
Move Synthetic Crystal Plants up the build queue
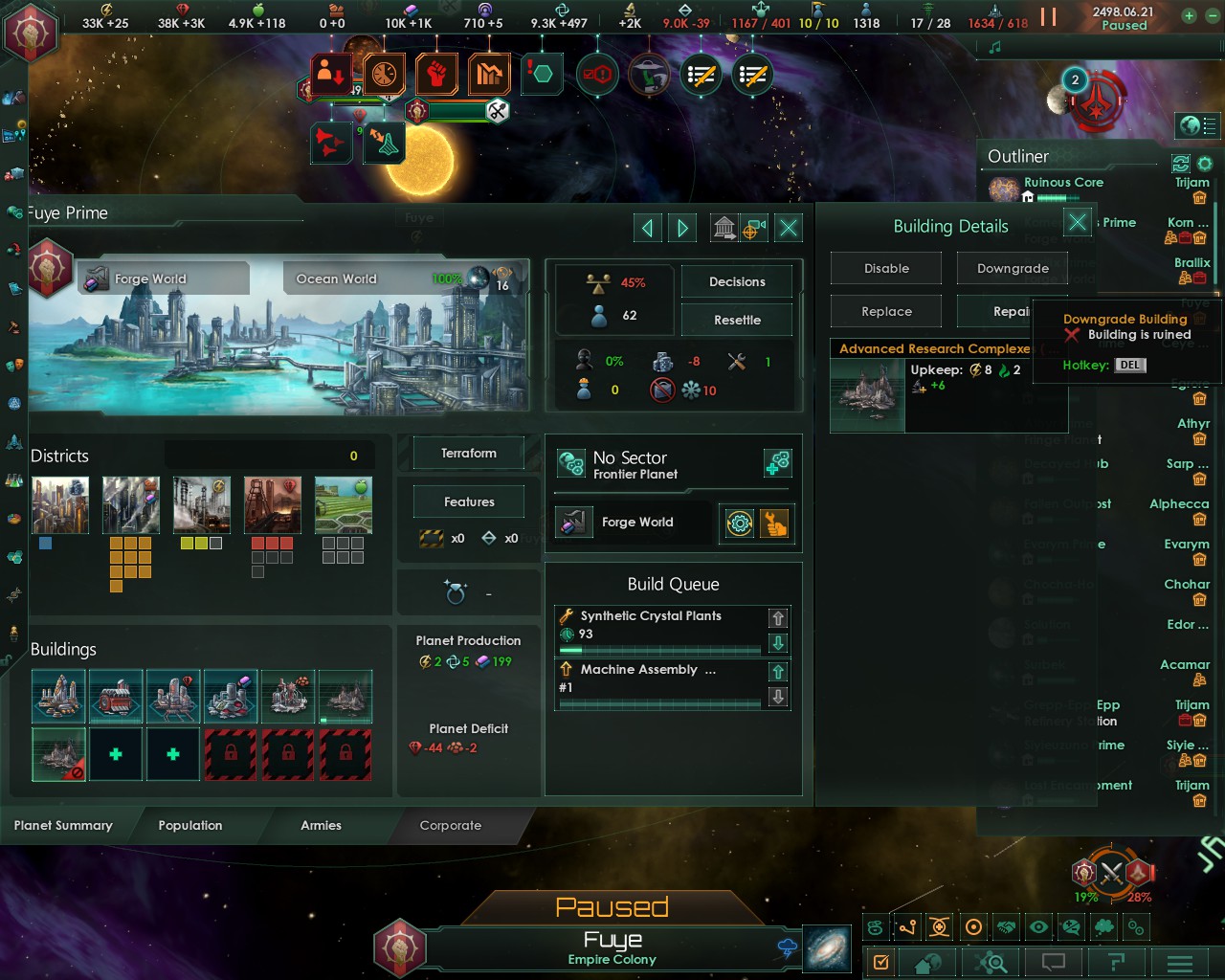pos(778,617)
